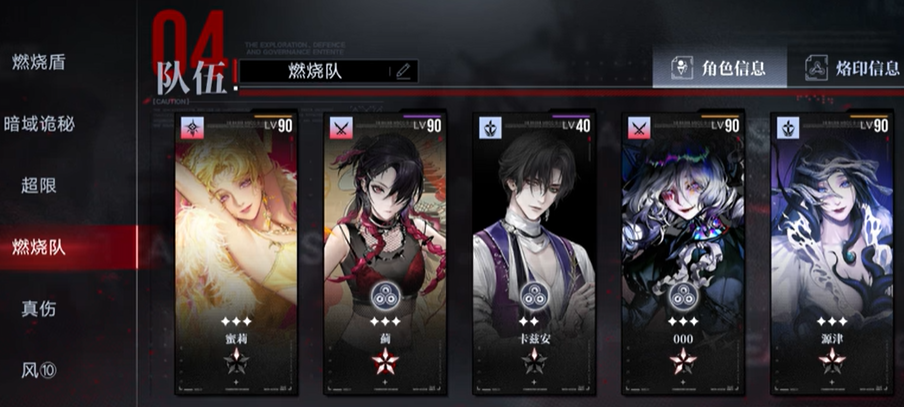Screen dimensions: 904x407
Task: Switch to the 真伤 team preset
Action: coord(39,308)
